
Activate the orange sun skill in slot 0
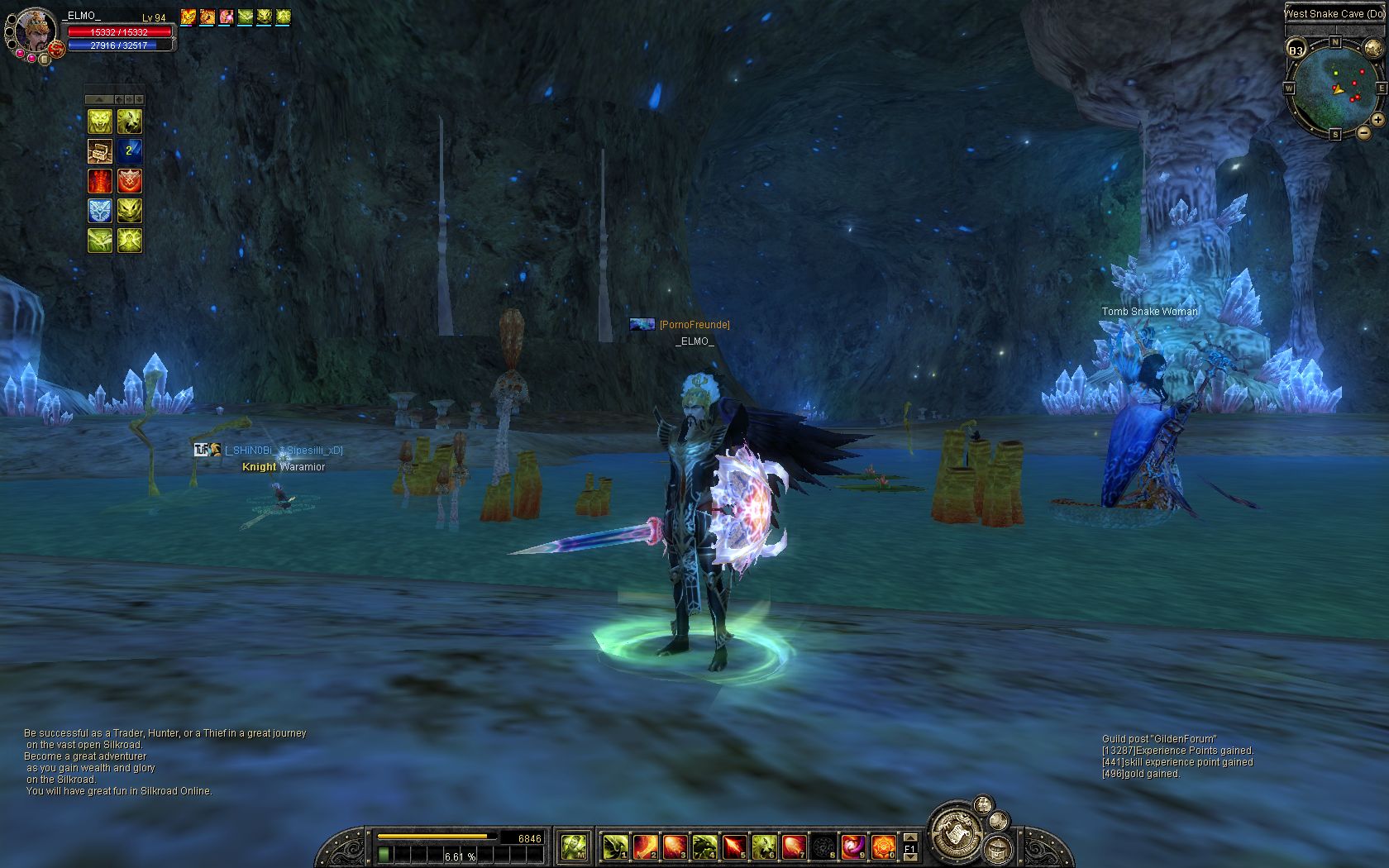(x=883, y=847)
